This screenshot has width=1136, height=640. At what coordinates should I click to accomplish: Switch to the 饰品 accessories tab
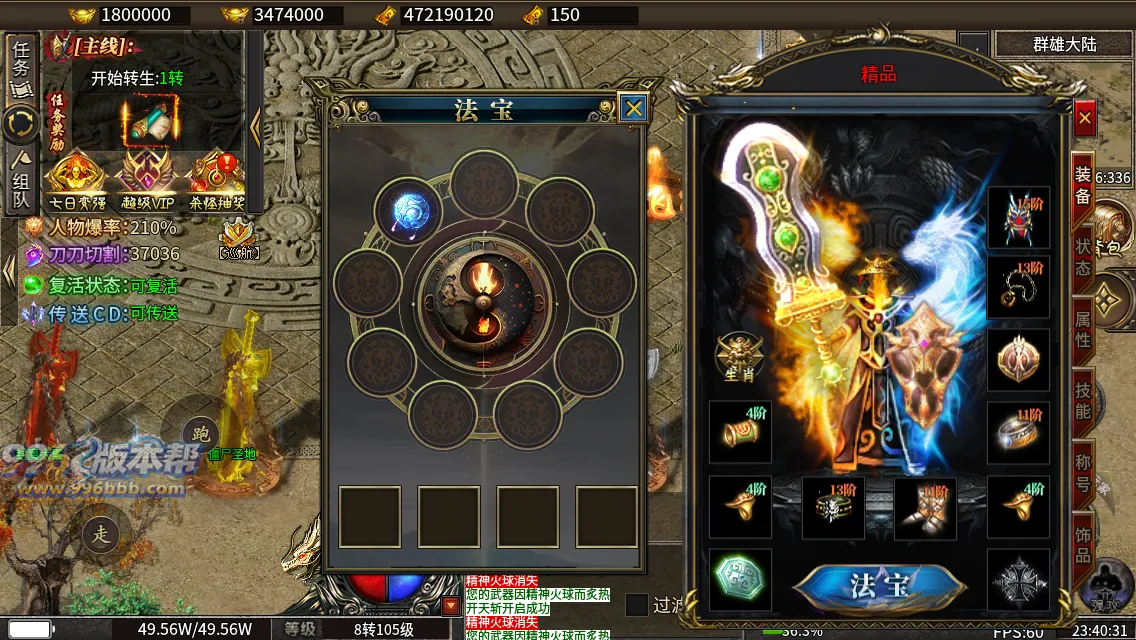(x=1083, y=541)
